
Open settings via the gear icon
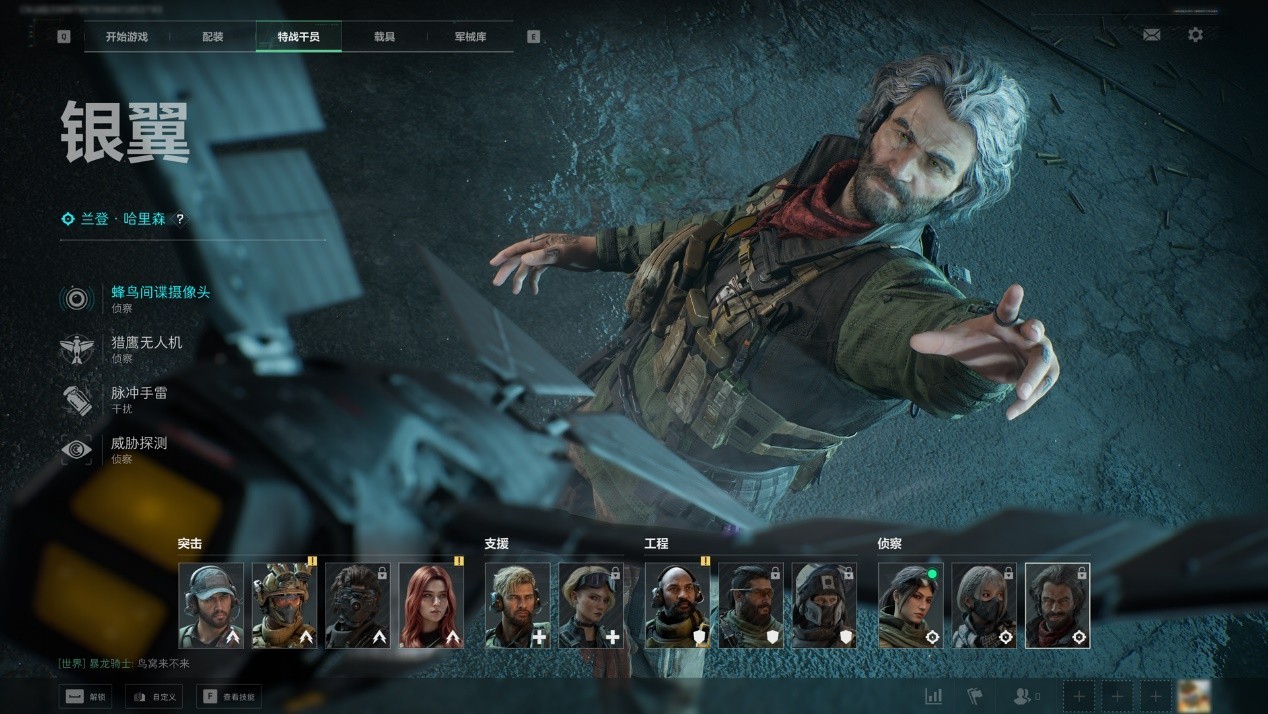1195,35
